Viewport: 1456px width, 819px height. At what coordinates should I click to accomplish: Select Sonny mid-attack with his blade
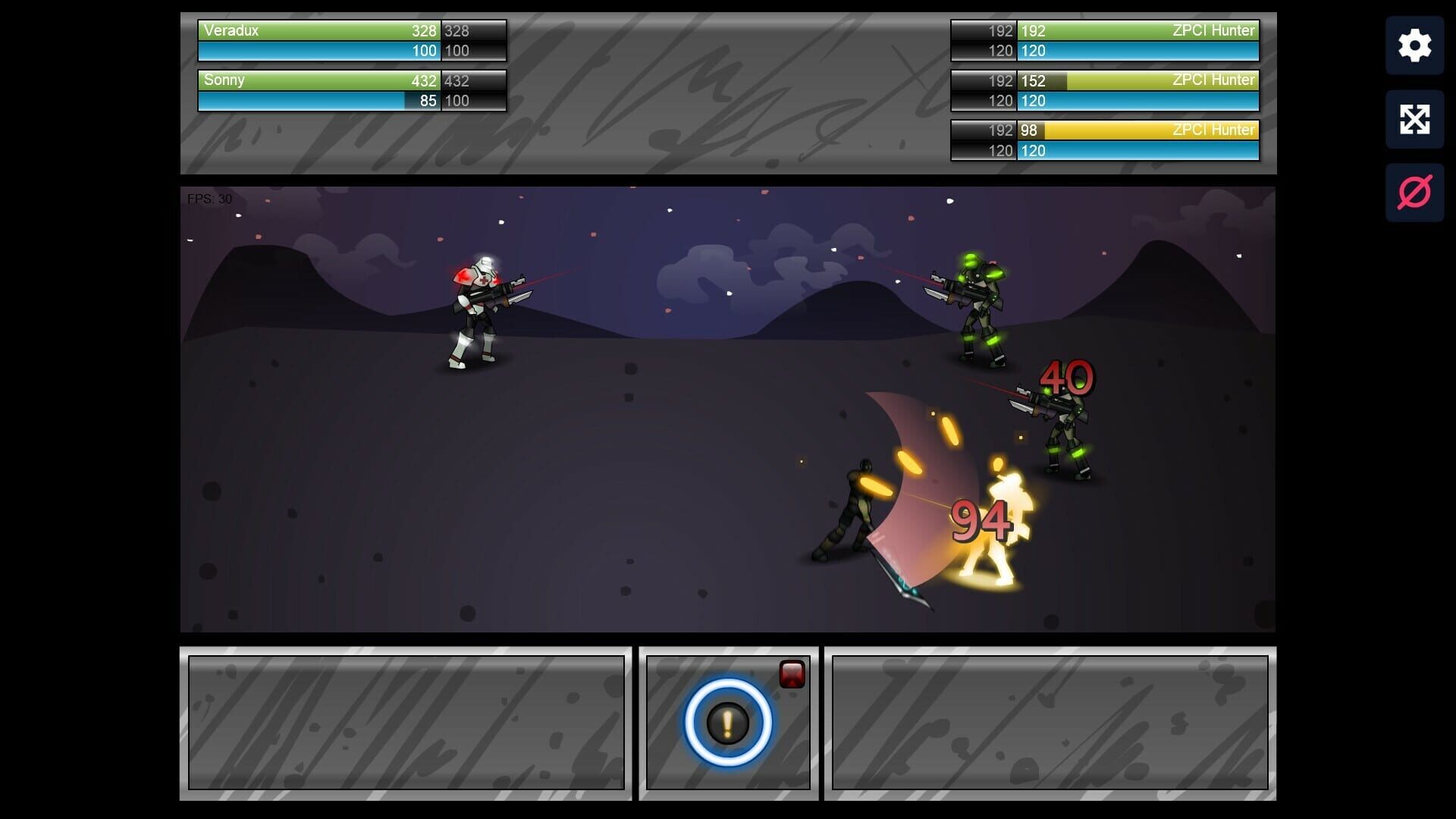pos(857,508)
